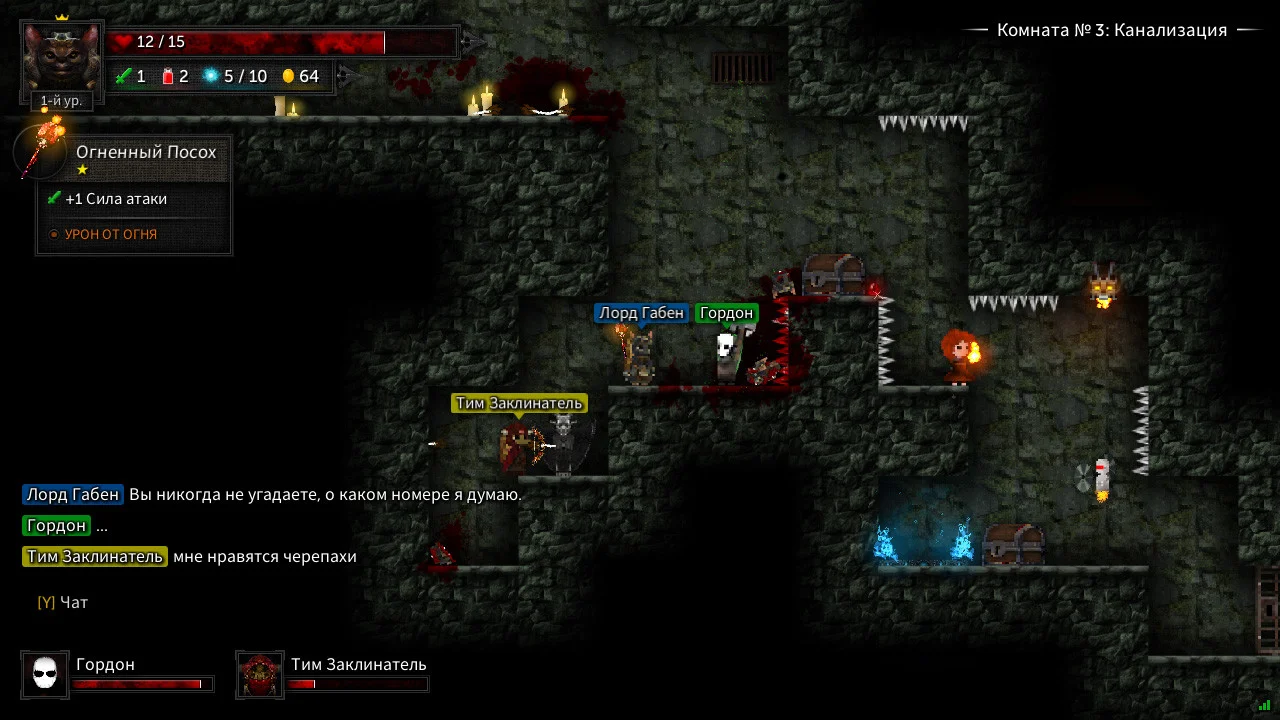
Task: Select Гордон's skull portrait in party list
Action: pyautogui.click(x=45, y=675)
